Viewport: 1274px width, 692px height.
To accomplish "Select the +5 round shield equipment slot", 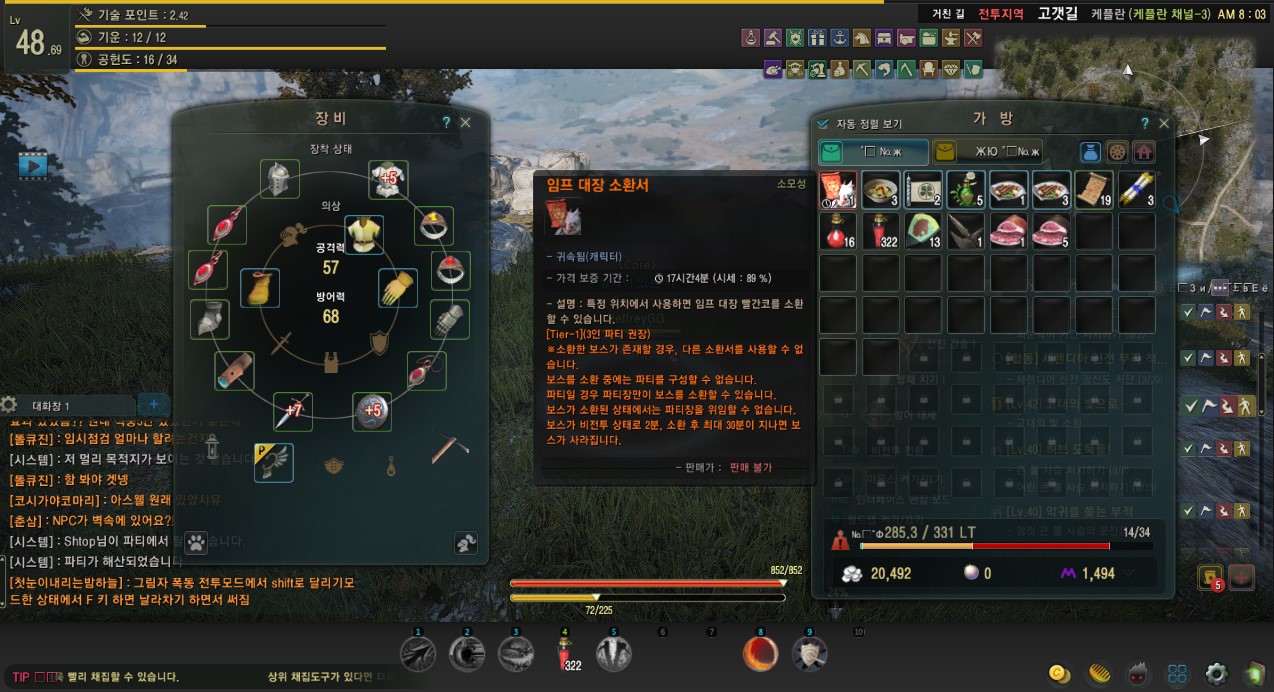I will [x=371, y=410].
